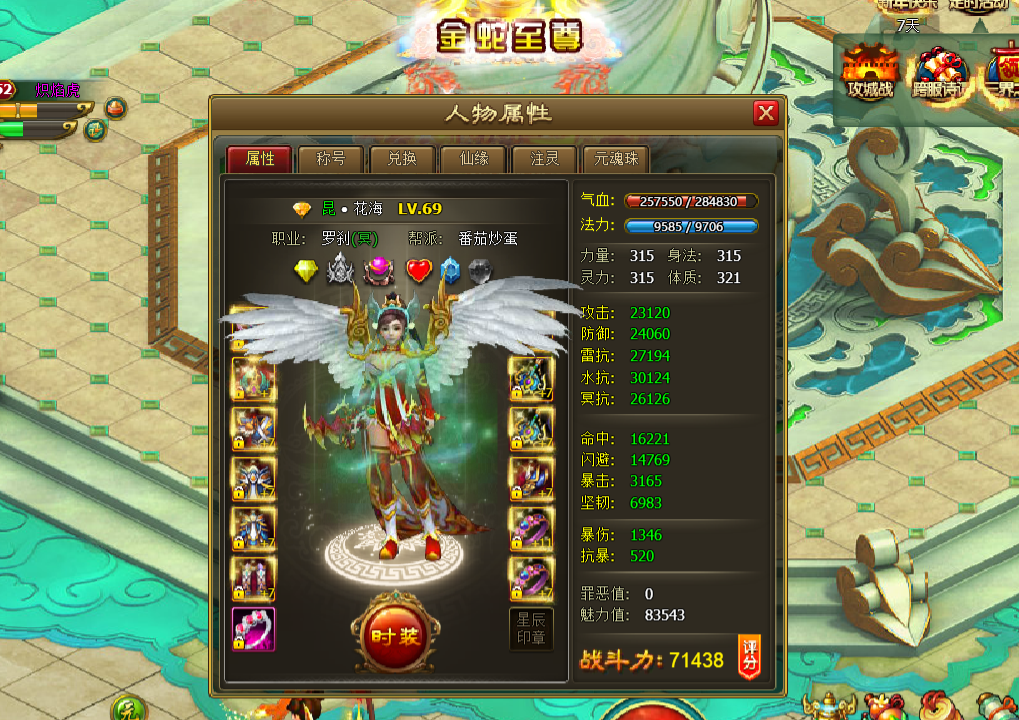Select the 仙缘 tab

[474, 159]
